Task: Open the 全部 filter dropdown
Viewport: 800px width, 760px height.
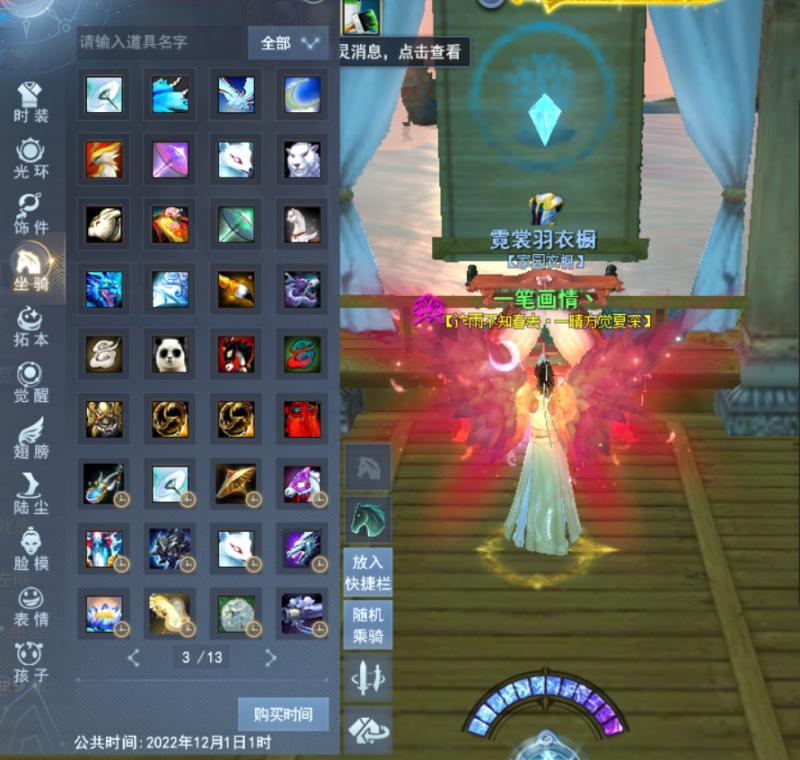Action: click(x=288, y=43)
